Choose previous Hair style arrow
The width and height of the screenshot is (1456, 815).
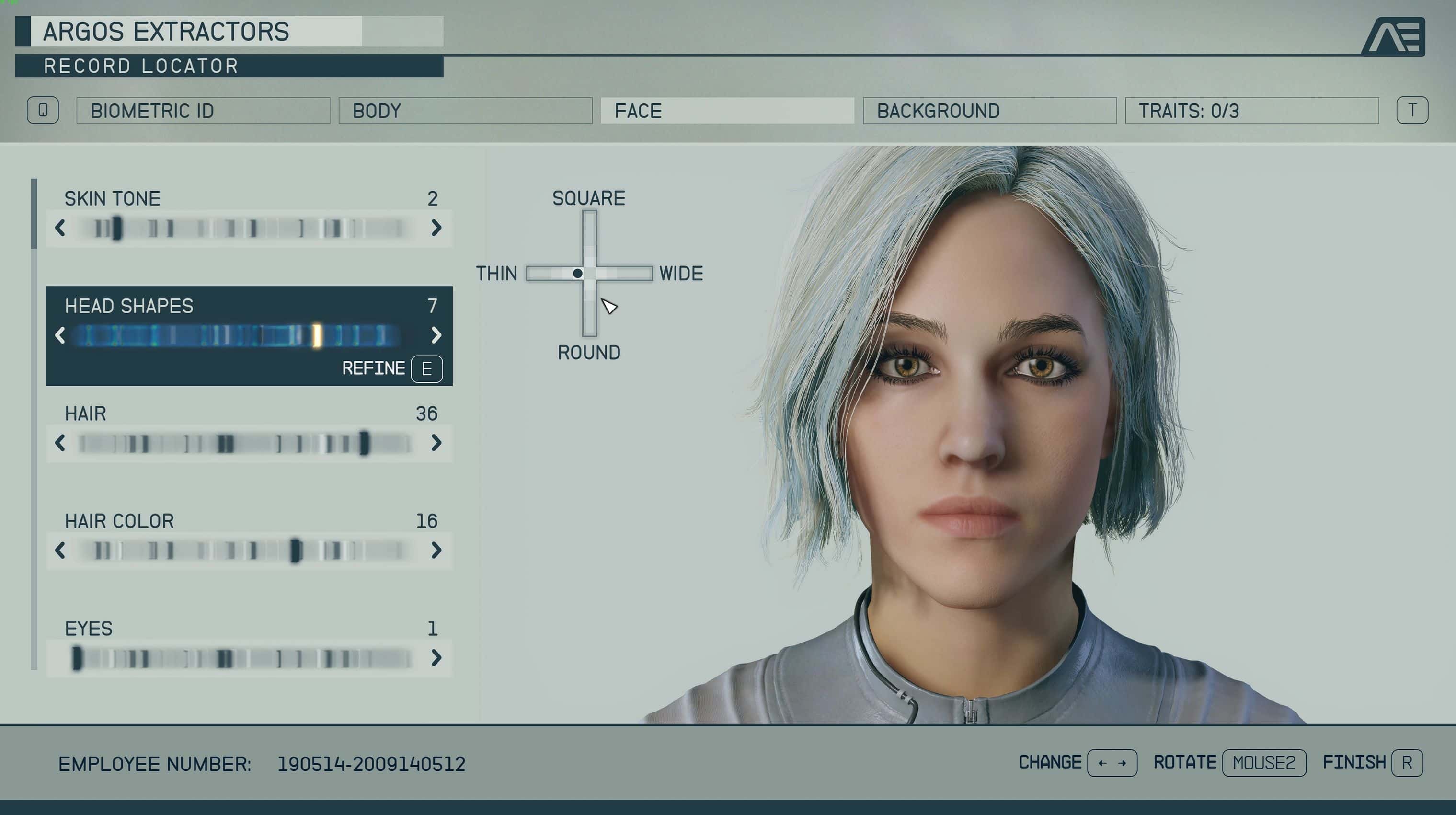click(x=60, y=443)
